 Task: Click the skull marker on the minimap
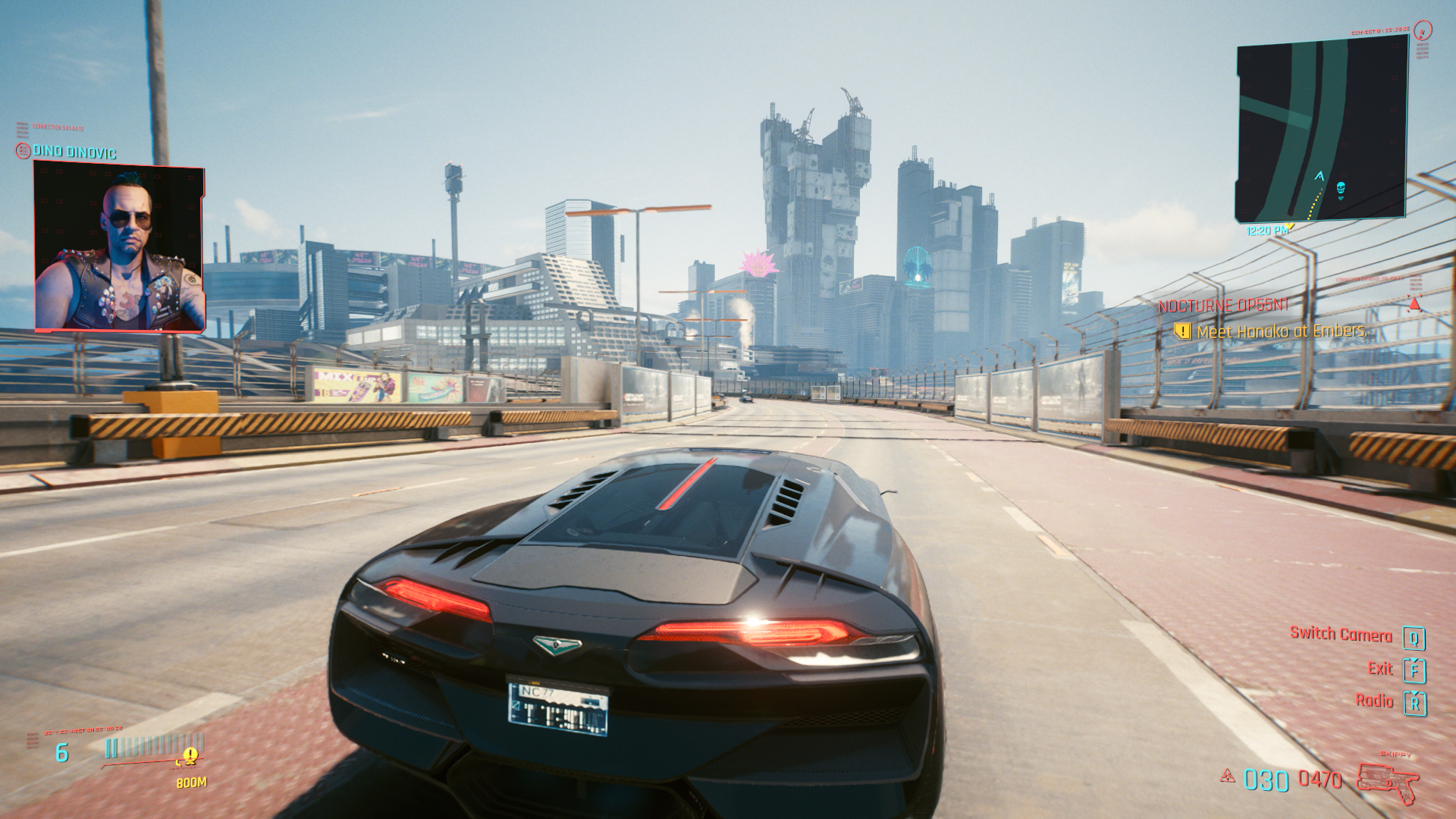pyautogui.click(x=1340, y=188)
